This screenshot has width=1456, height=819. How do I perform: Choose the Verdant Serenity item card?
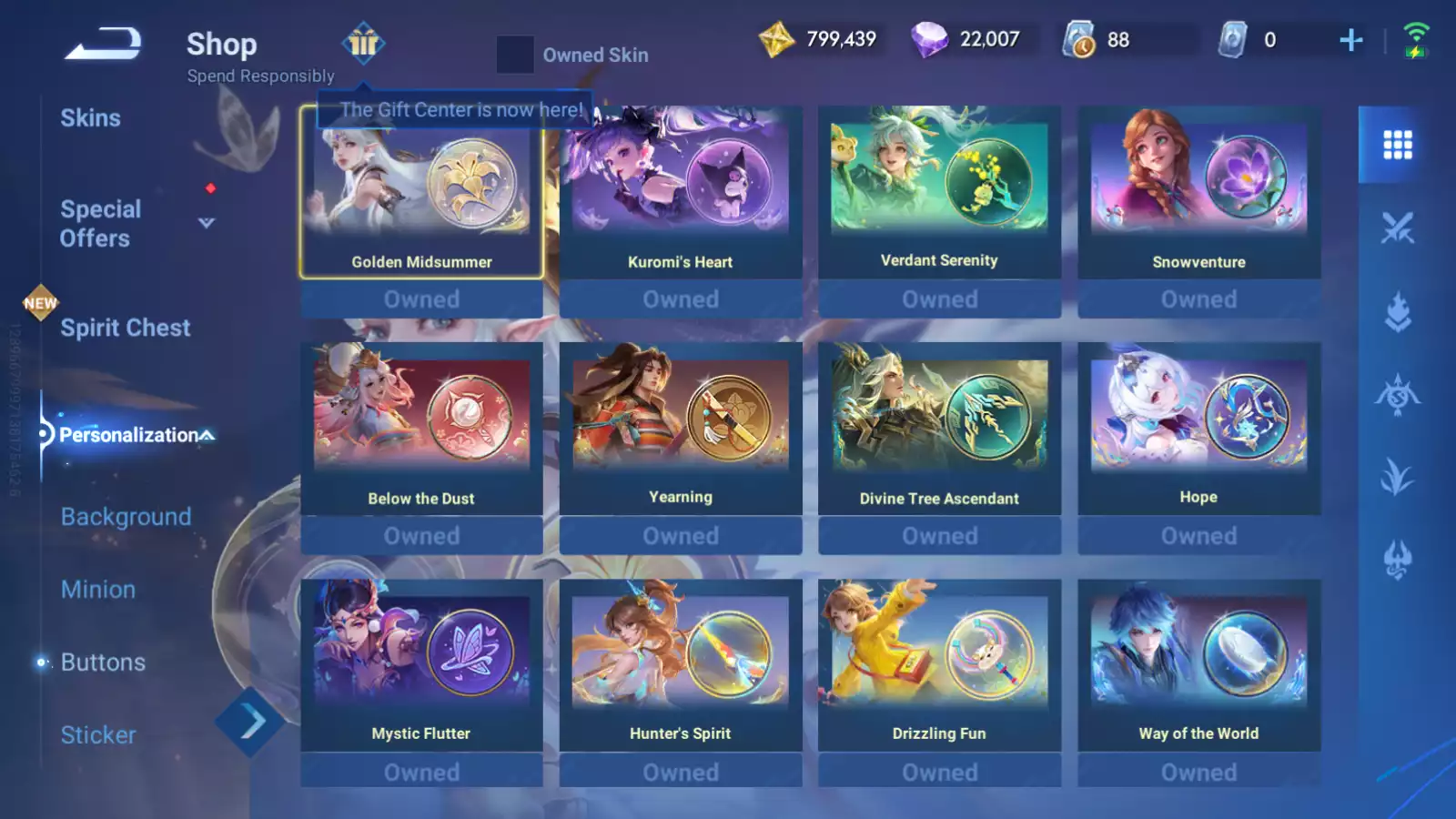click(939, 193)
